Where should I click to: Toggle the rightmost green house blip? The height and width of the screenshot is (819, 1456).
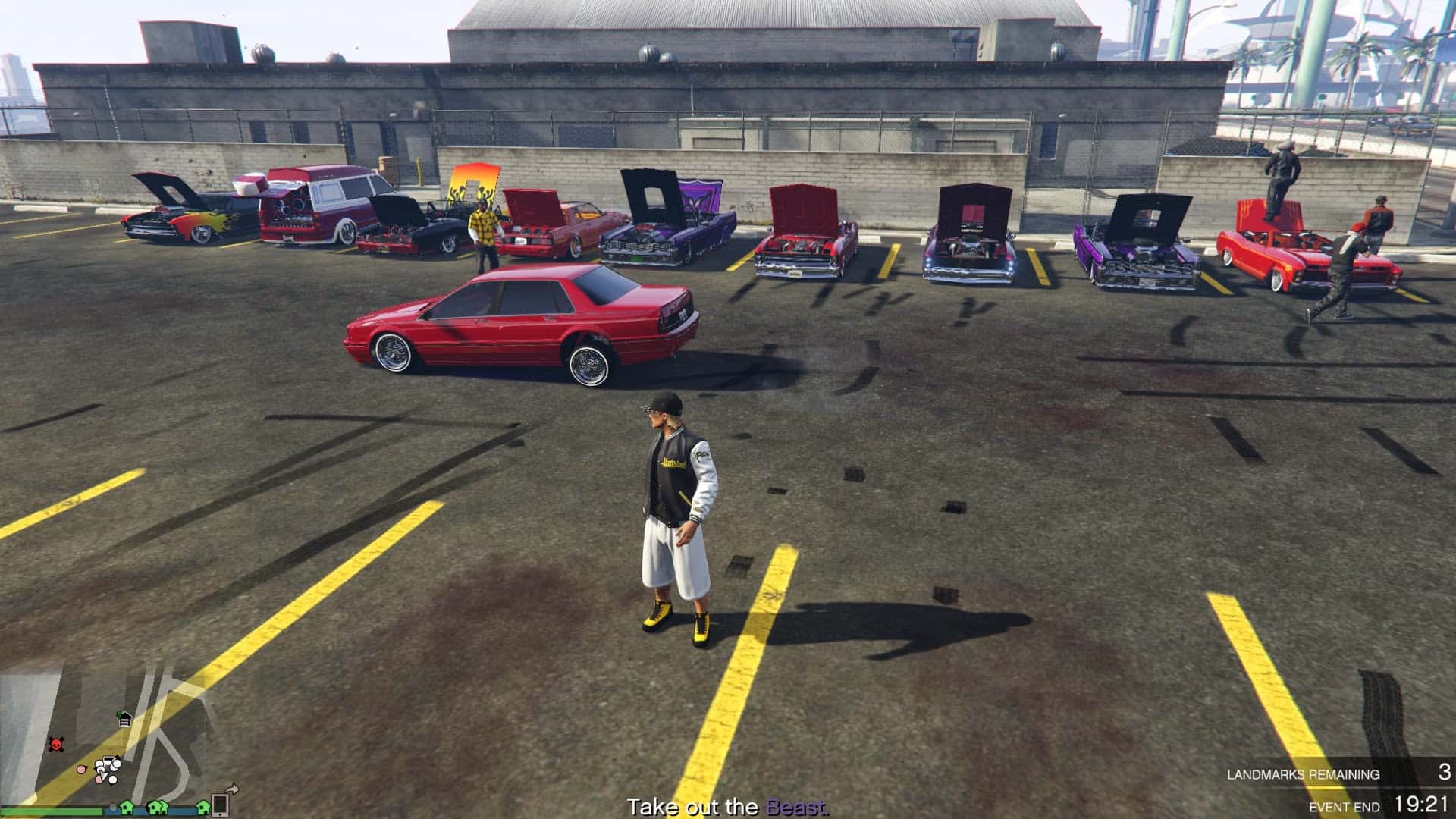(202, 809)
